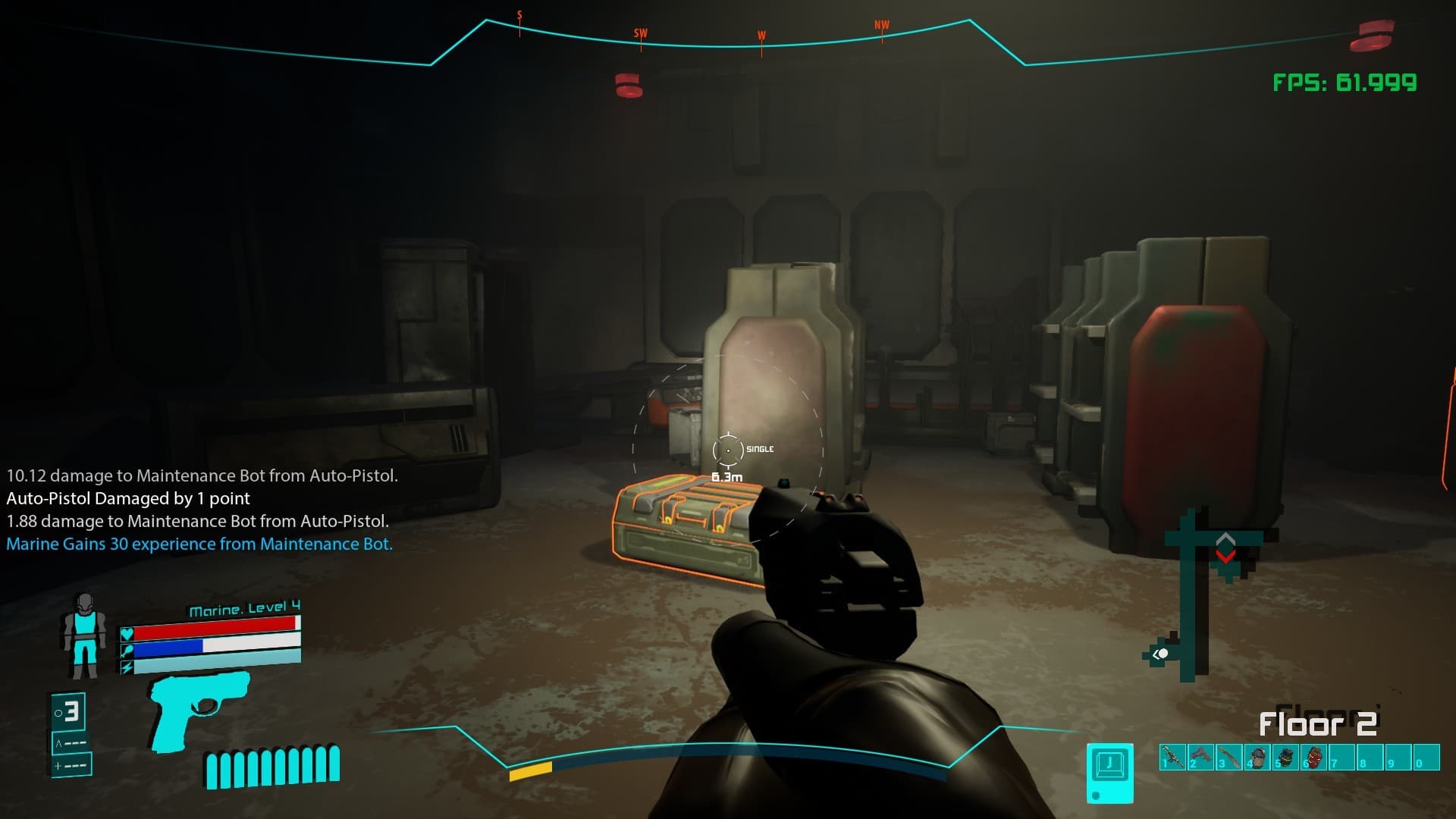This screenshot has width=1456, height=819.
Task: Select the red grenade in hotbar slot 6
Action: click(x=1314, y=757)
